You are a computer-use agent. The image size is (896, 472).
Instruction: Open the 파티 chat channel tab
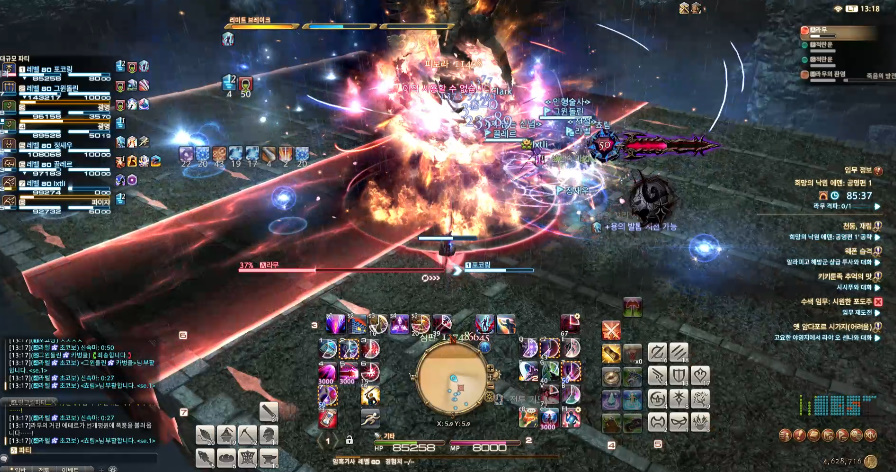point(20,452)
